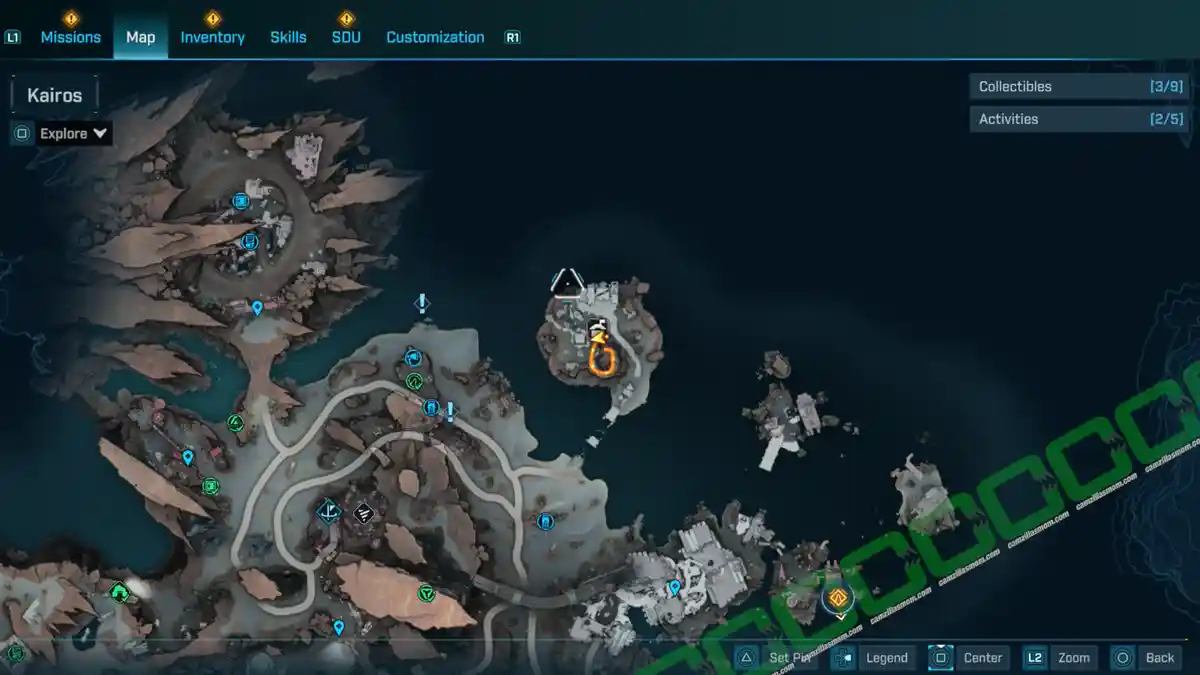Expand the Activities list row
This screenshot has height=675, width=1200.
coord(1080,119)
